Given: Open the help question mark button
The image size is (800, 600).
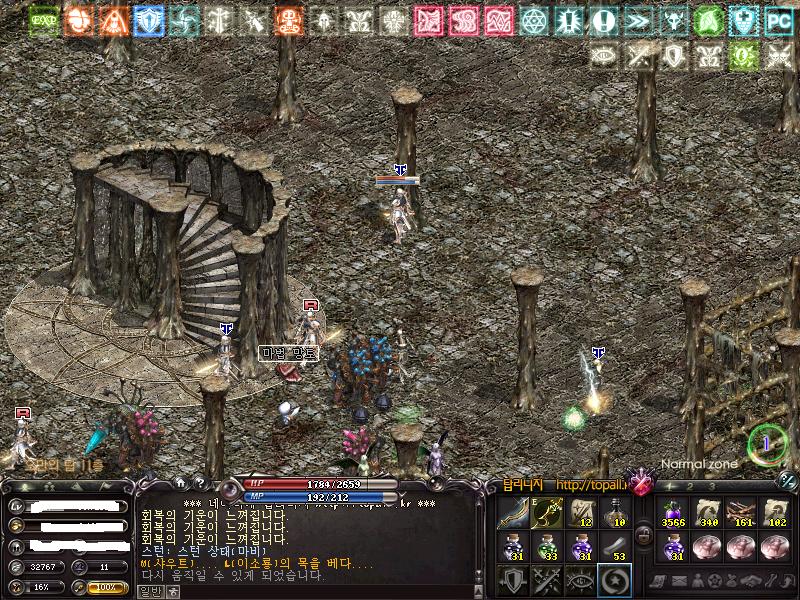Looking at the screenshot, I should pyautogui.click(x=201, y=484).
